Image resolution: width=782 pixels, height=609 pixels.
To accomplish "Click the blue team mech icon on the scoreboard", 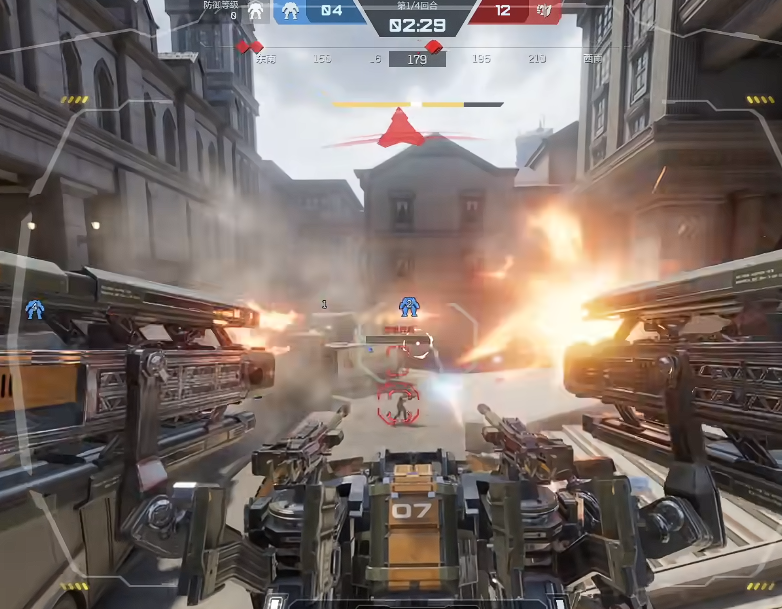I will (290, 11).
